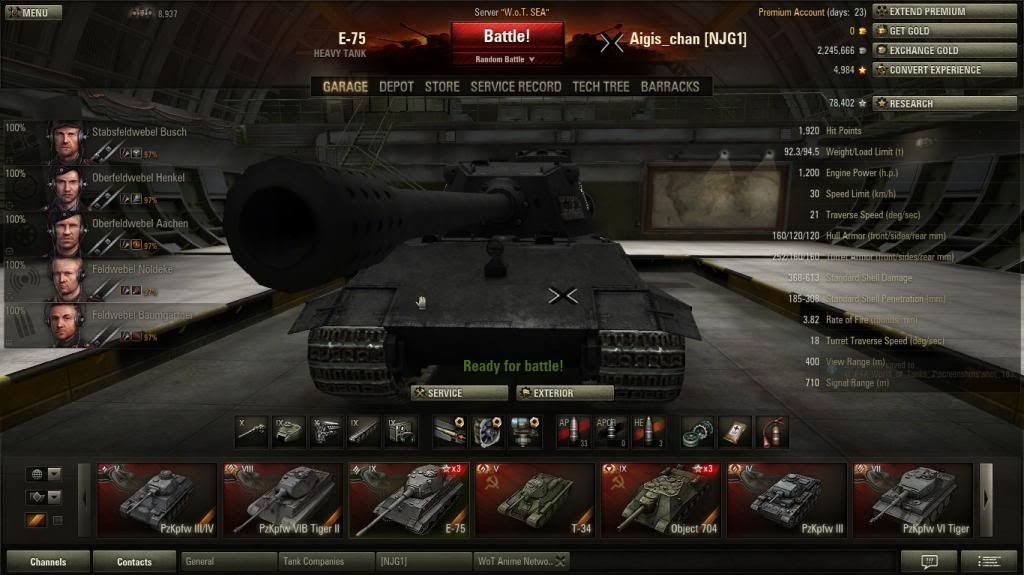1024x575 pixels.
Task: Choose the T-34 tank tile
Action: pyautogui.click(x=534, y=500)
